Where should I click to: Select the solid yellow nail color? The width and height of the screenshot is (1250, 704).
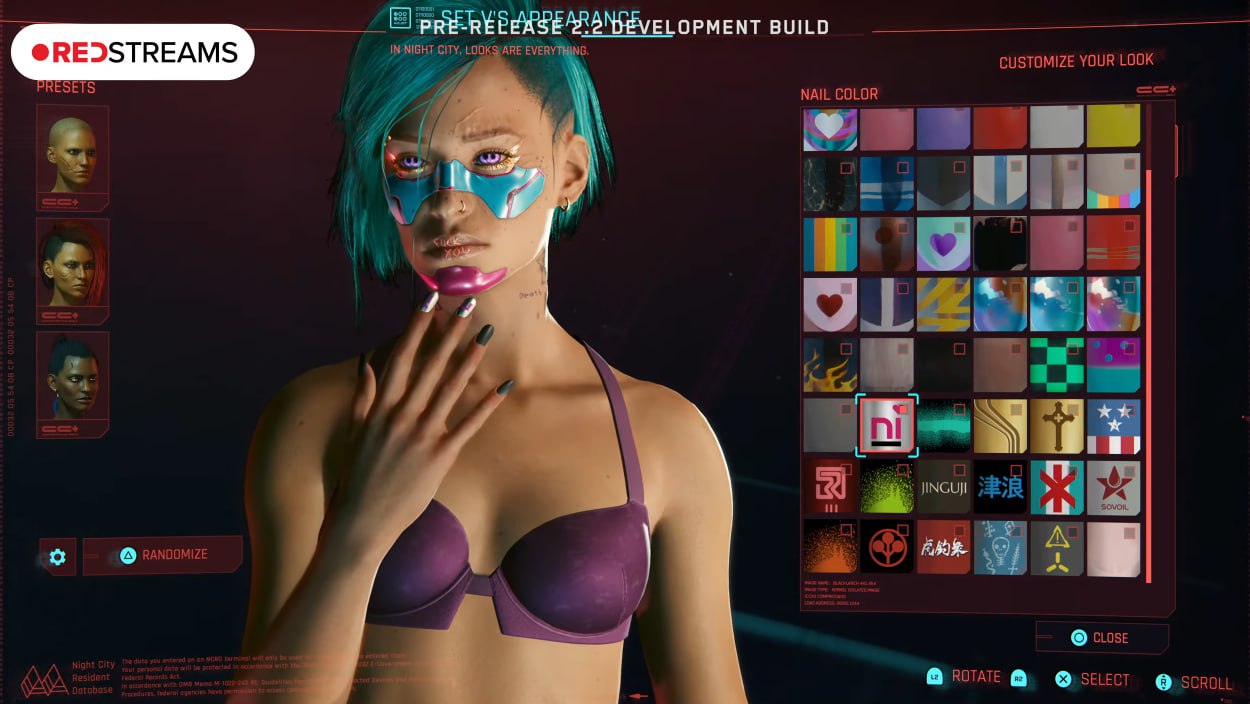pos(1113,127)
